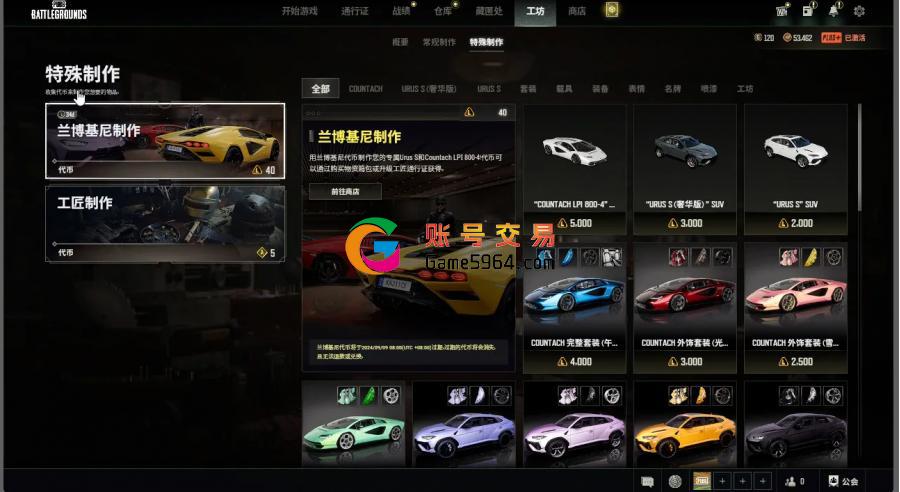
Task: Switch to the 常规制作 sub-tab
Action: click(x=439, y=42)
